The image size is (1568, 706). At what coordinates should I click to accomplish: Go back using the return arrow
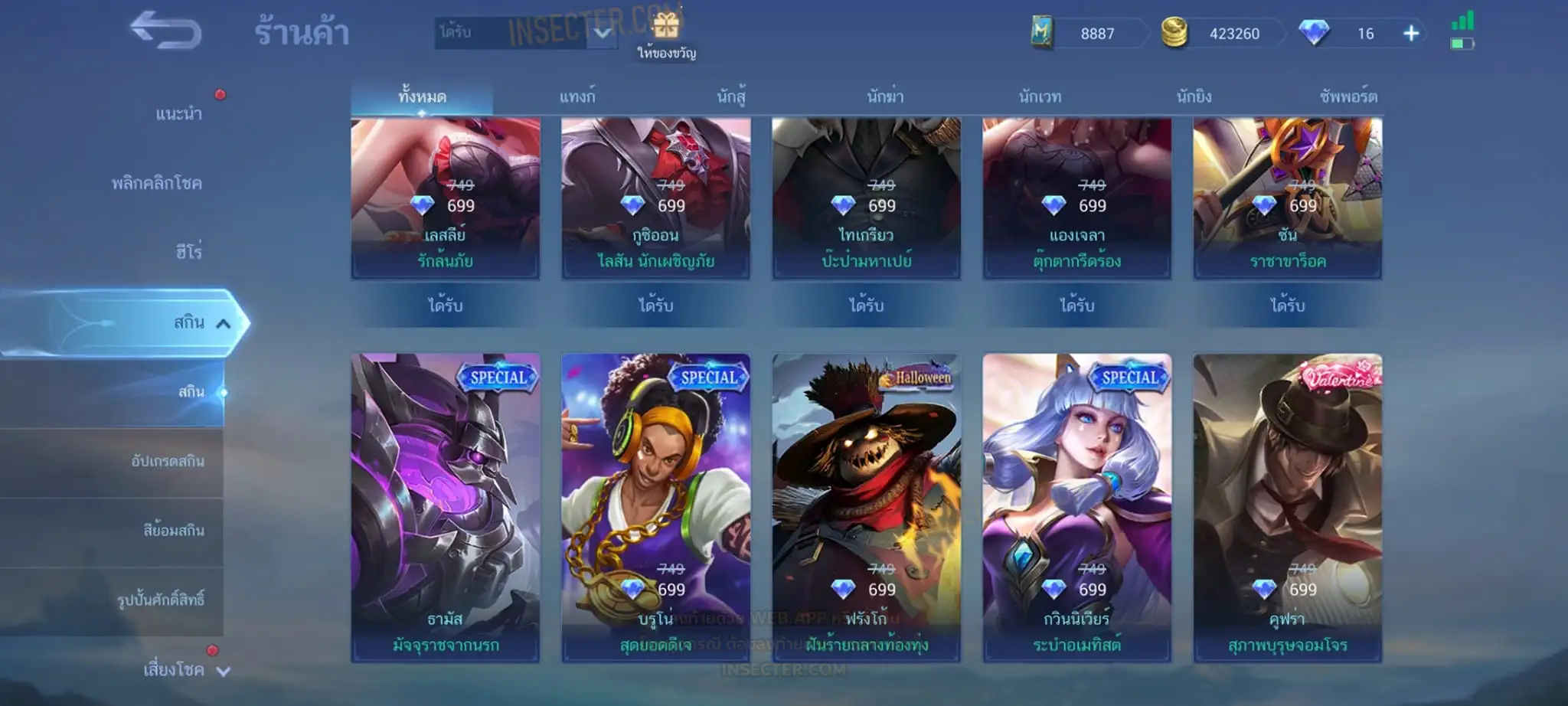(x=165, y=31)
